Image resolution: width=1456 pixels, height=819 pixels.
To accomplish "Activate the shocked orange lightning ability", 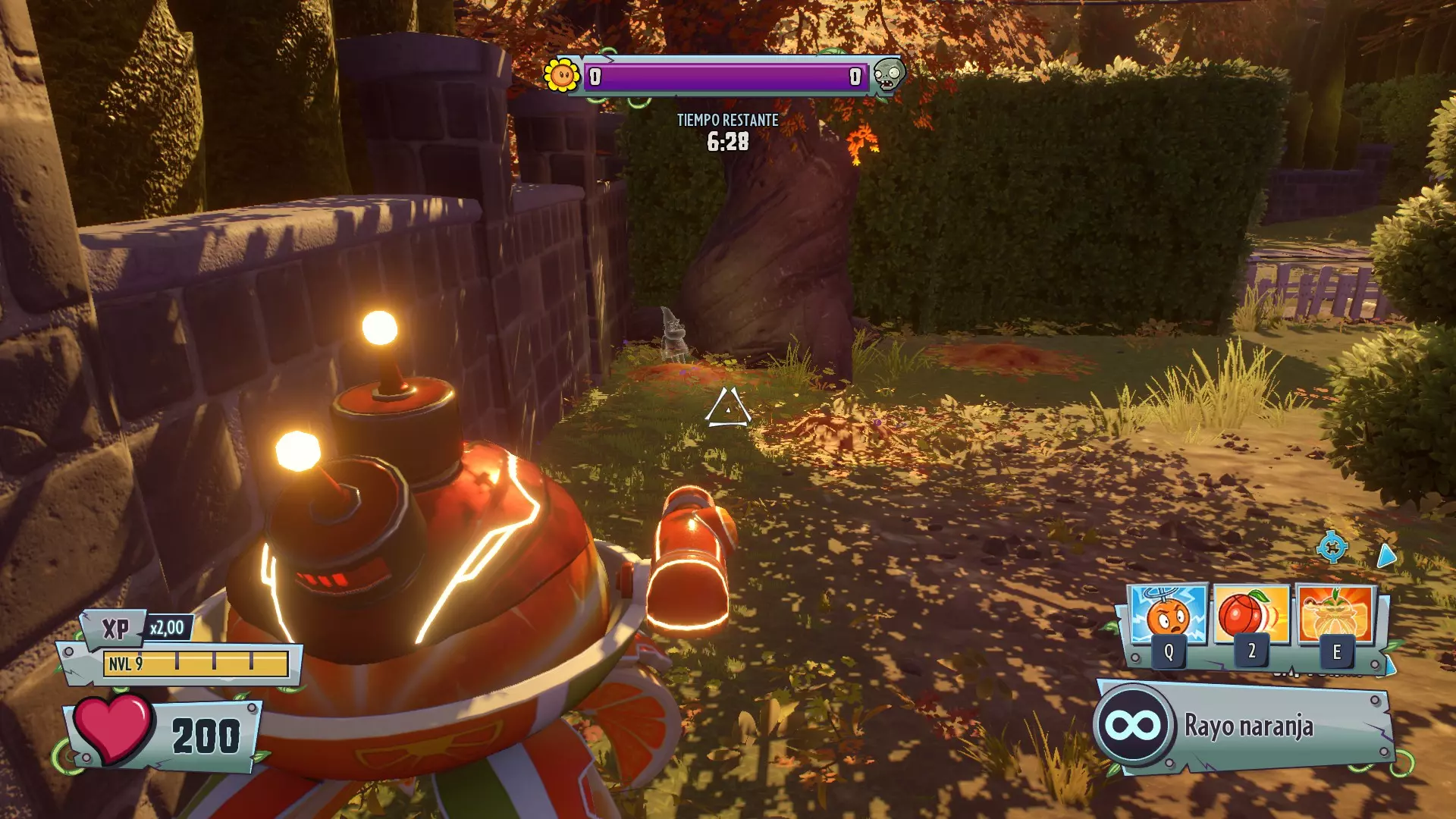I will 1169,616.
